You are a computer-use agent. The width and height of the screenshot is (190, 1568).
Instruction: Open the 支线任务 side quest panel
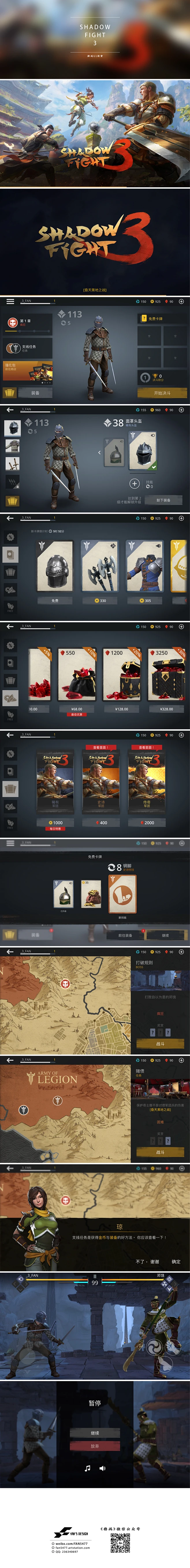pyautogui.click(x=28, y=348)
